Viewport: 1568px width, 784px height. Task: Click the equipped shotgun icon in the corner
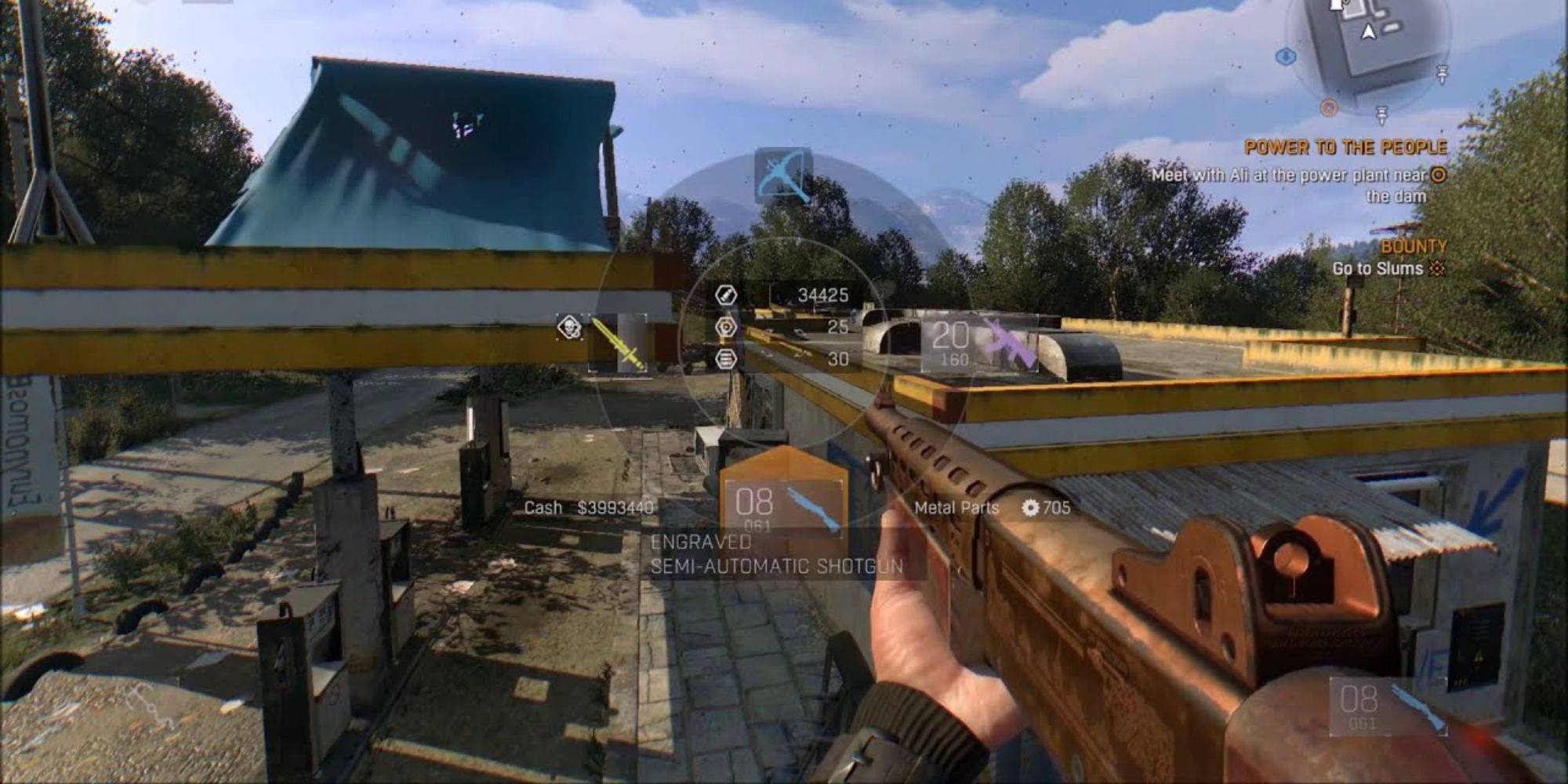[1388, 706]
